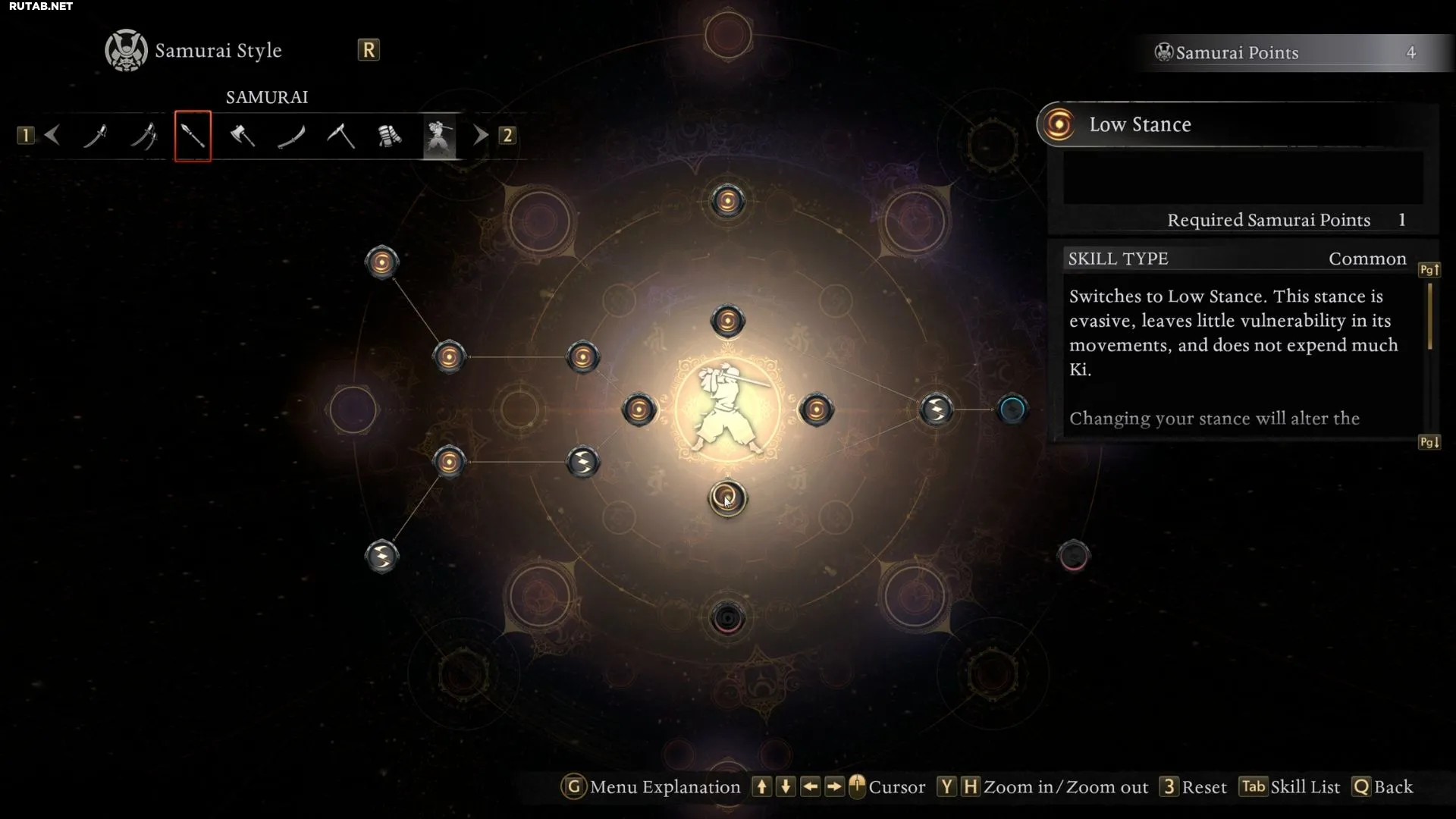This screenshot has width=1456, height=819.
Task: Select the skill node immediately left of the emblem
Action: pos(639,409)
